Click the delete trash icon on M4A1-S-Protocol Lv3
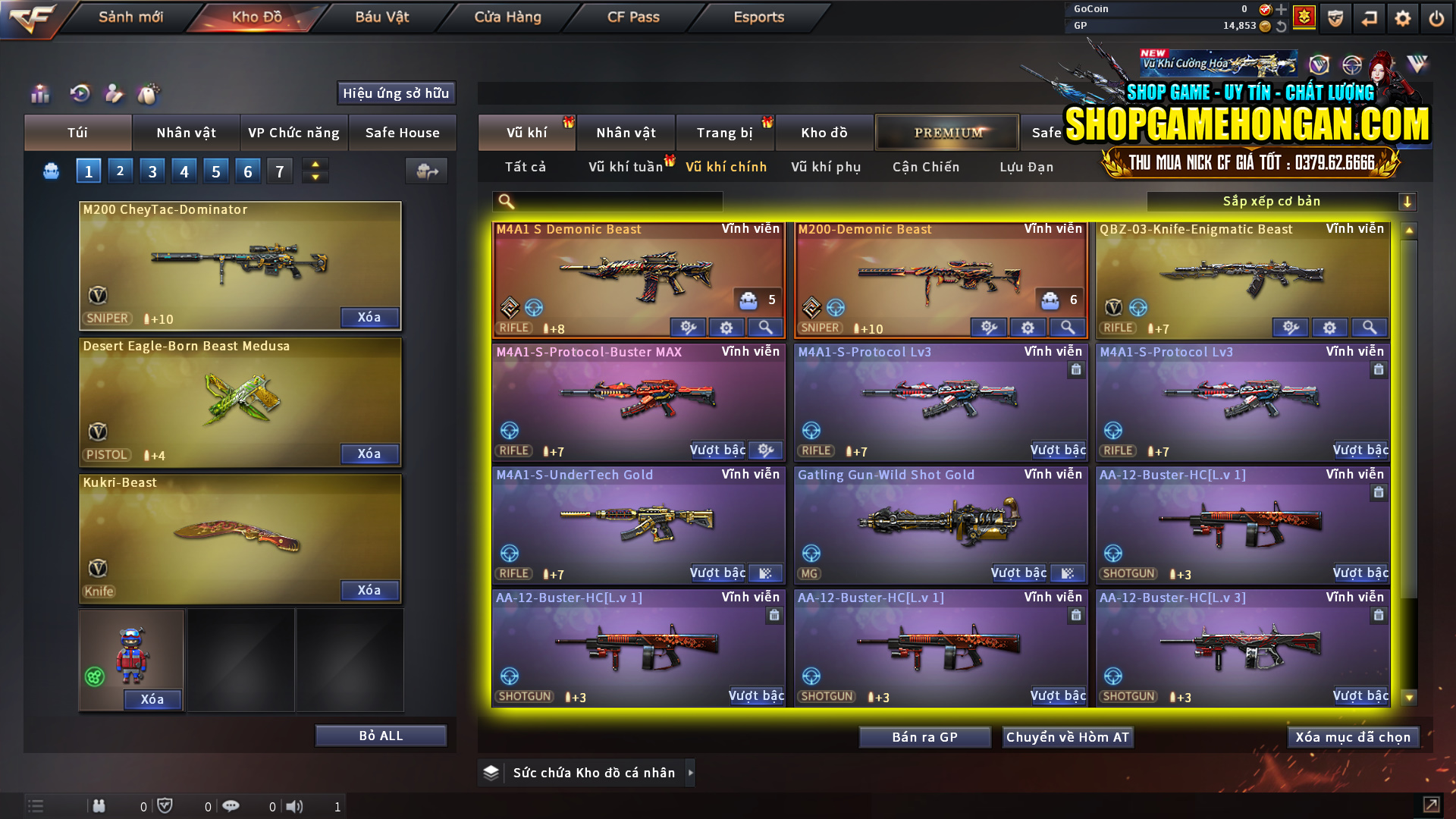 click(1076, 370)
